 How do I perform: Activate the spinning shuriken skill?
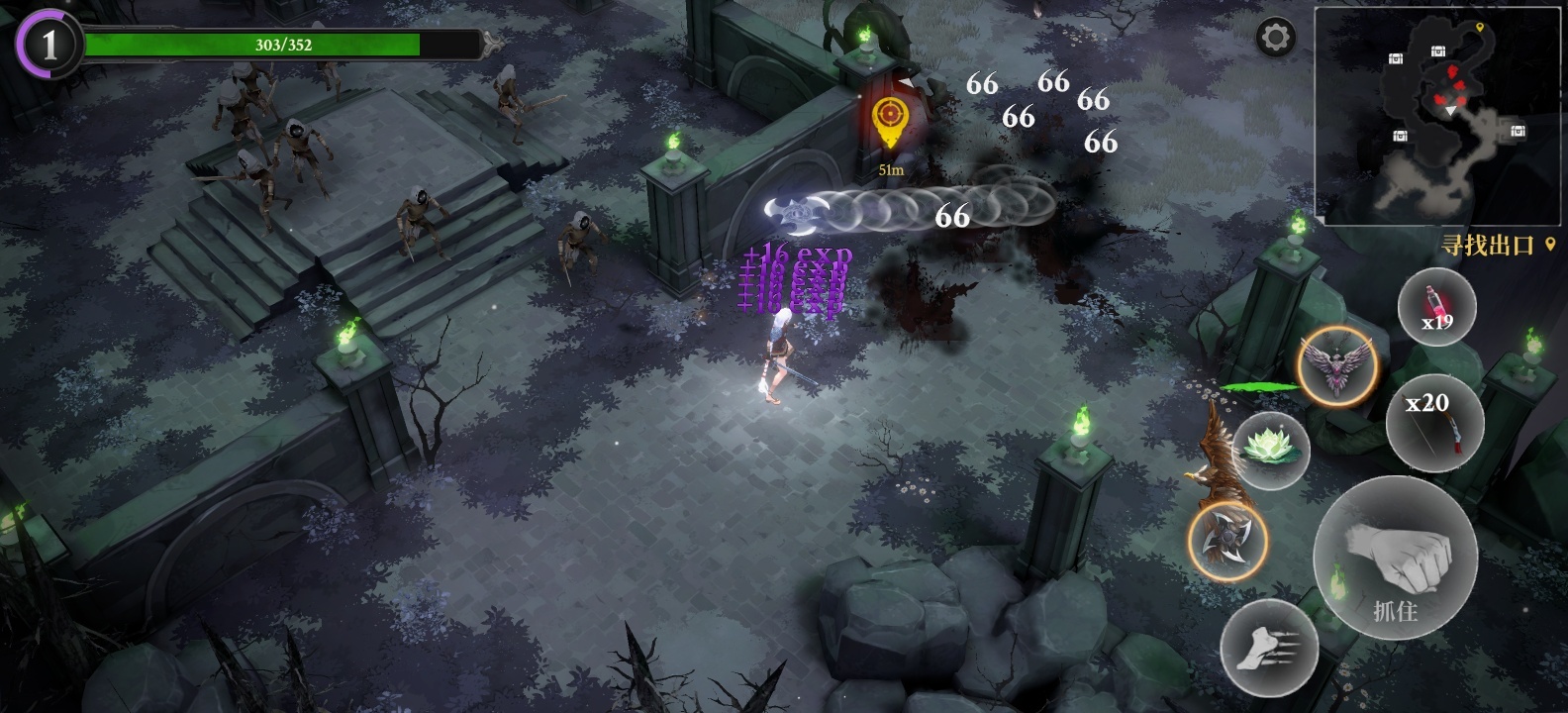[1228, 541]
